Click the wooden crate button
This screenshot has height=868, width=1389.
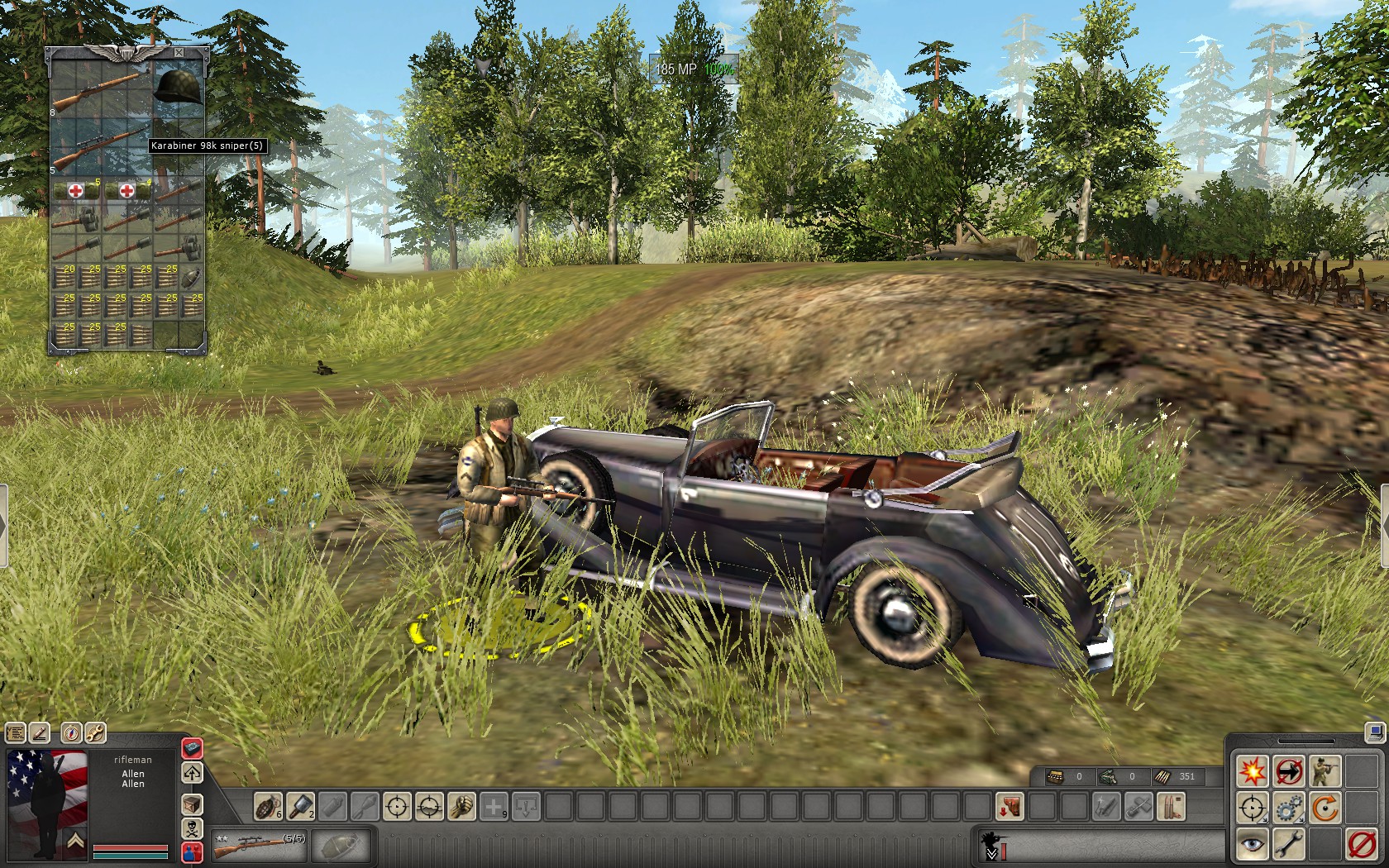click(192, 804)
